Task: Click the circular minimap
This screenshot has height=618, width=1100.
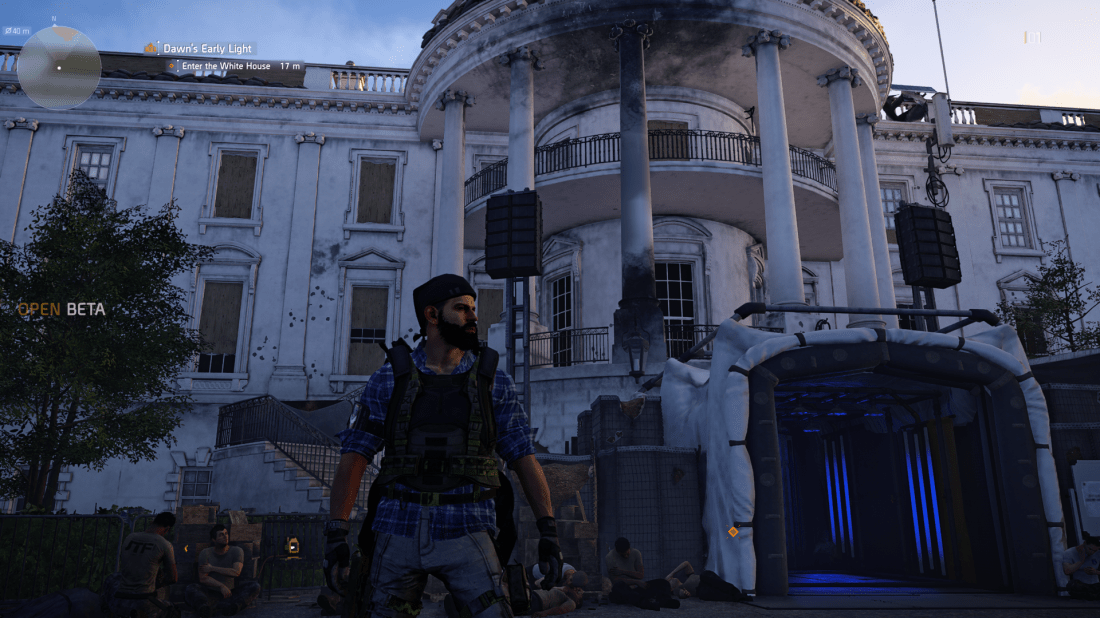Action: pyautogui.click(x=59, y=67)
